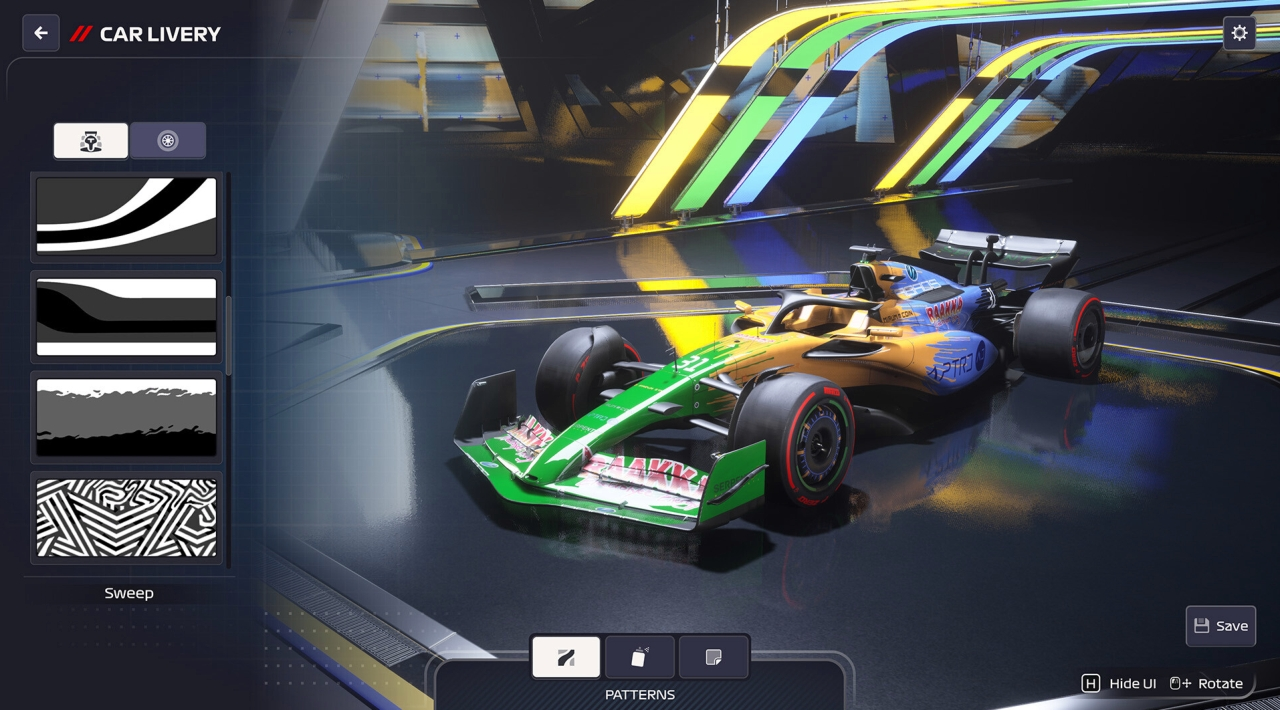This screenshot has width=1280, height=710.
Task: Select the curved sweep stripe pattern
Action: click(x=127, y=216)
